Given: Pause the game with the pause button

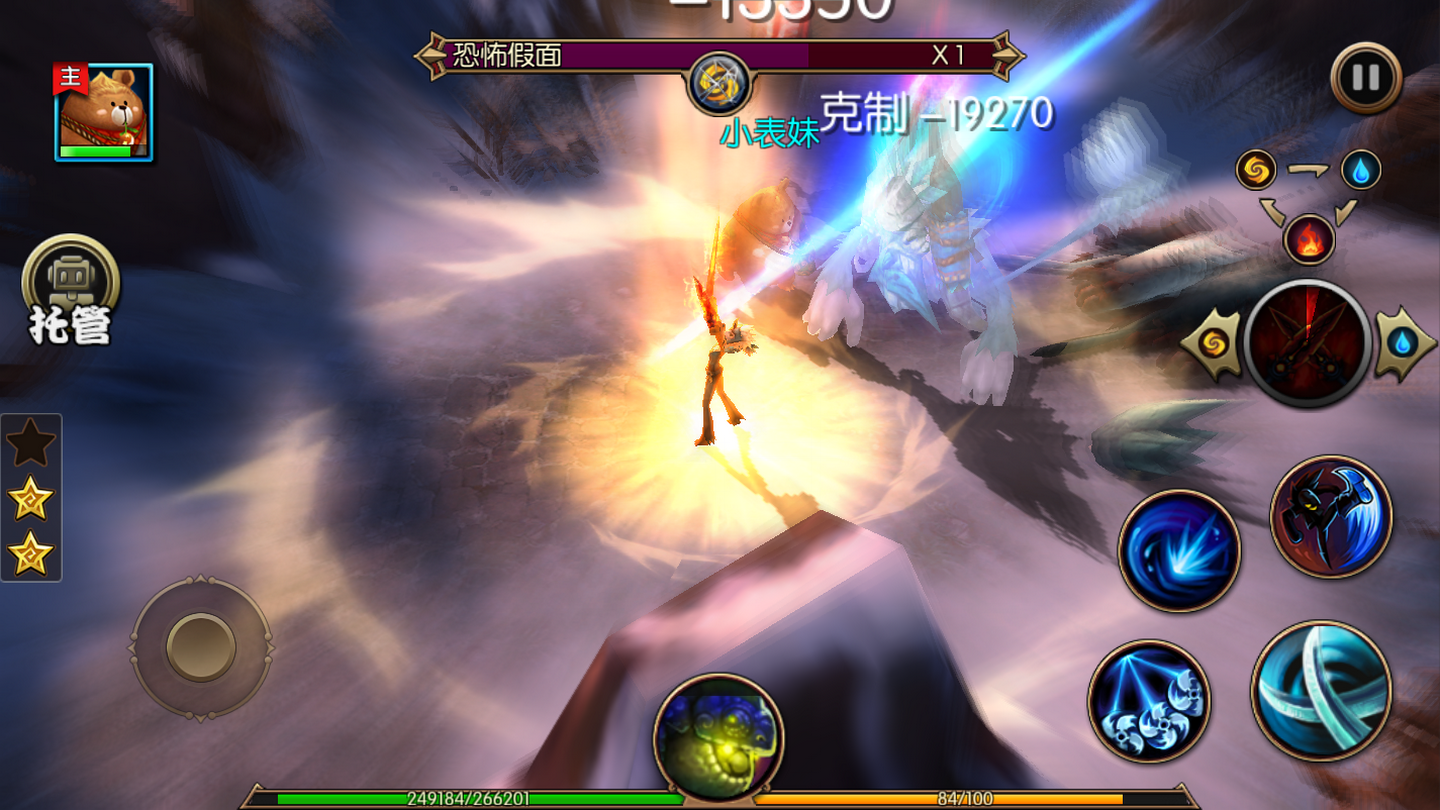Looking at the screenshot, I should pyautogui.click(x=1365, y=77).
